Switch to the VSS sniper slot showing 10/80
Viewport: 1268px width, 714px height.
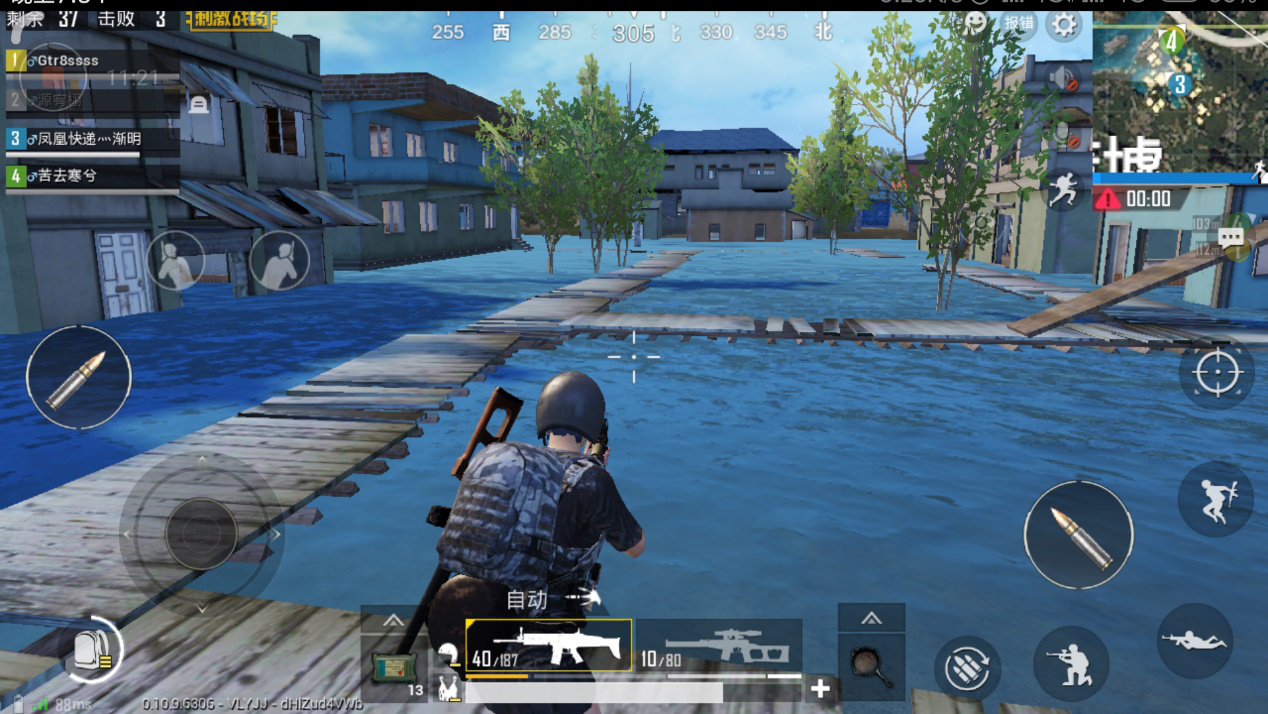point(720,645)
